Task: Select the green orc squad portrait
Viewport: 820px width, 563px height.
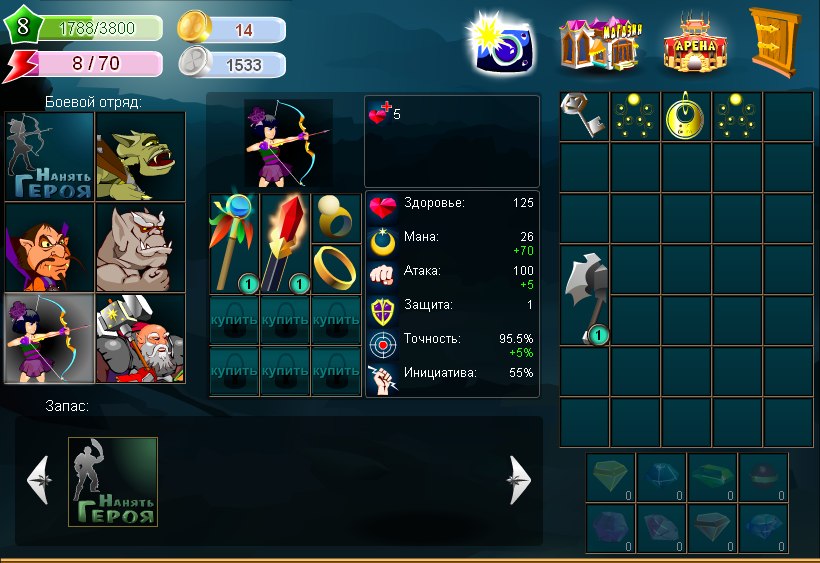Action: click(141, 156)
